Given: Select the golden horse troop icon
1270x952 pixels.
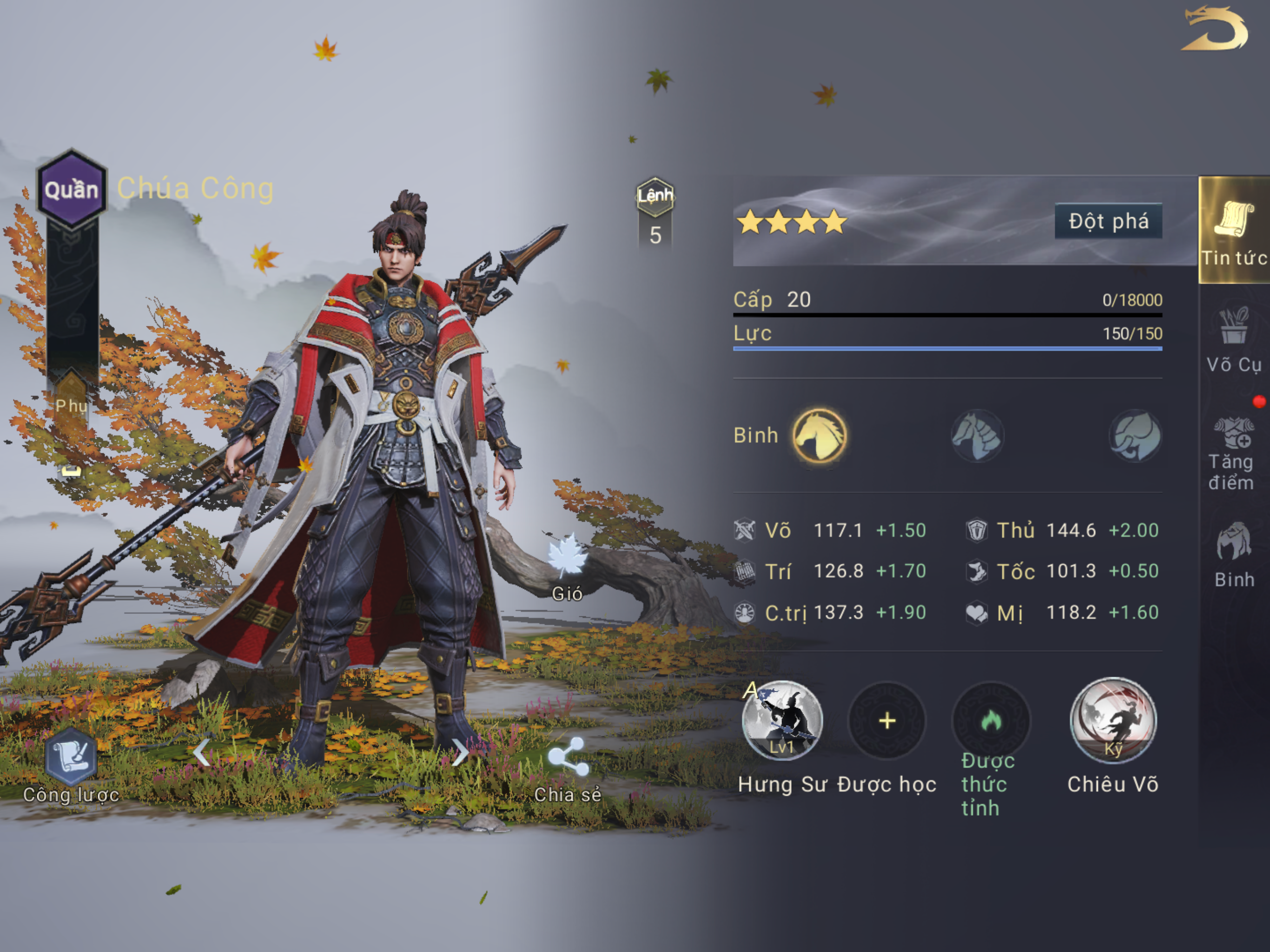Looking at the screenshot, I should (x=819, y=435).
